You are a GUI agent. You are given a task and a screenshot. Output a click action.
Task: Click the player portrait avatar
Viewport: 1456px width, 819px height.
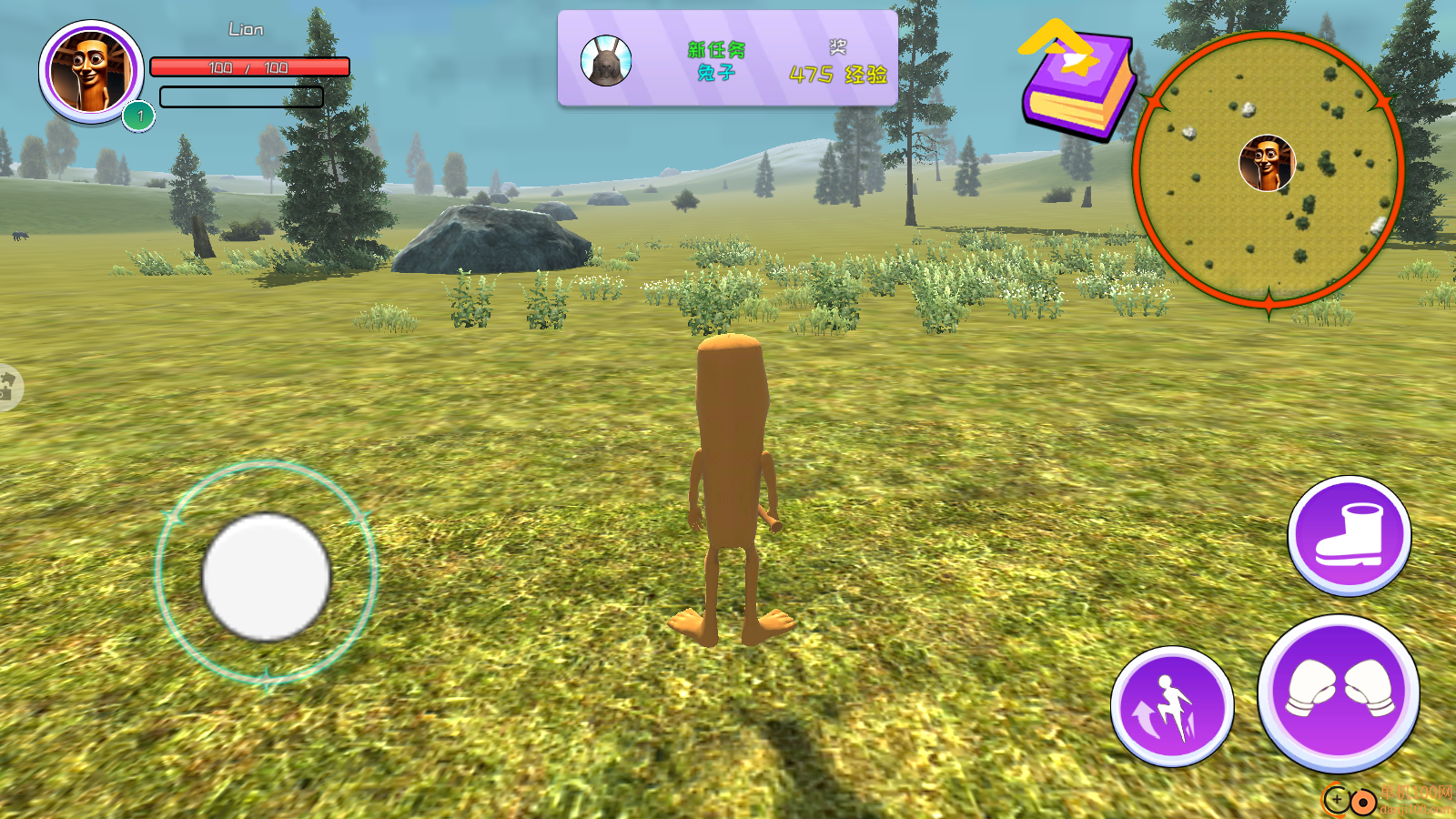91,72
